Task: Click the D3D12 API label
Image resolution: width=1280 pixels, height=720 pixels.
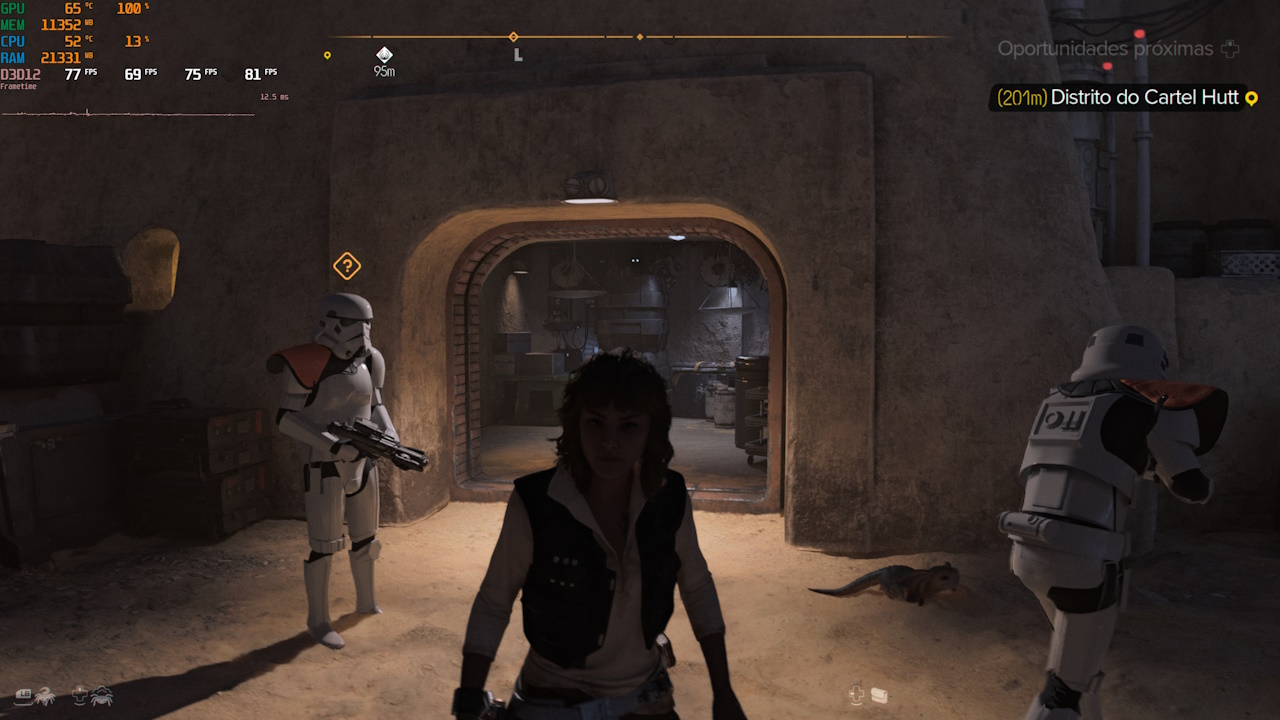Action: click(x=20, y=74)
